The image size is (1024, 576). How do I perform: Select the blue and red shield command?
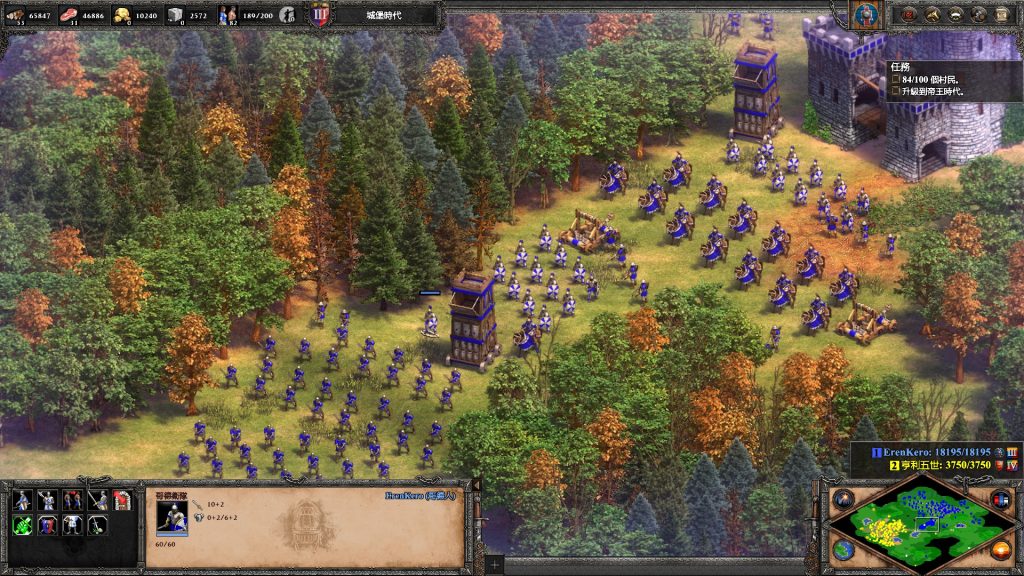click(47, 525)
